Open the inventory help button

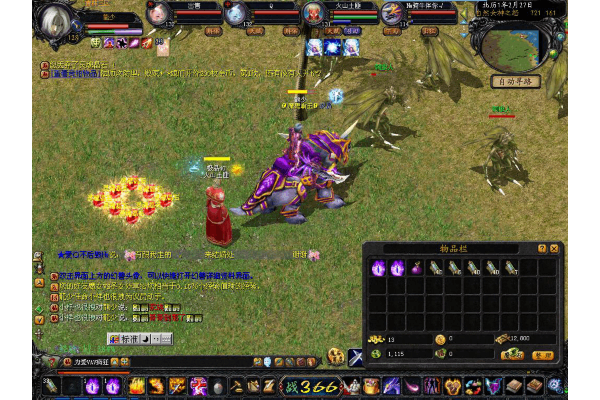click(542, 247)
